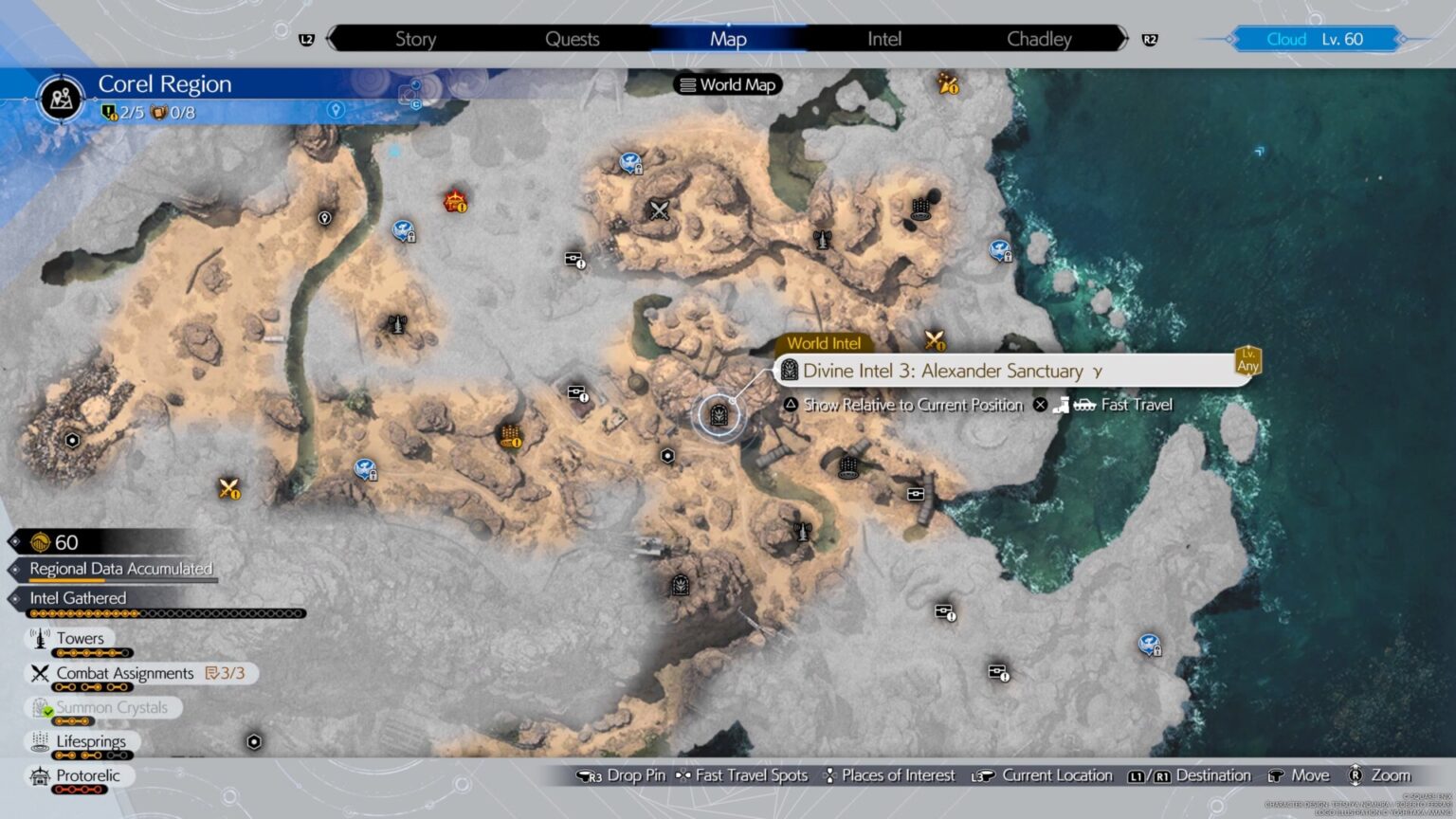Select the Map tab

pos(728,39)
